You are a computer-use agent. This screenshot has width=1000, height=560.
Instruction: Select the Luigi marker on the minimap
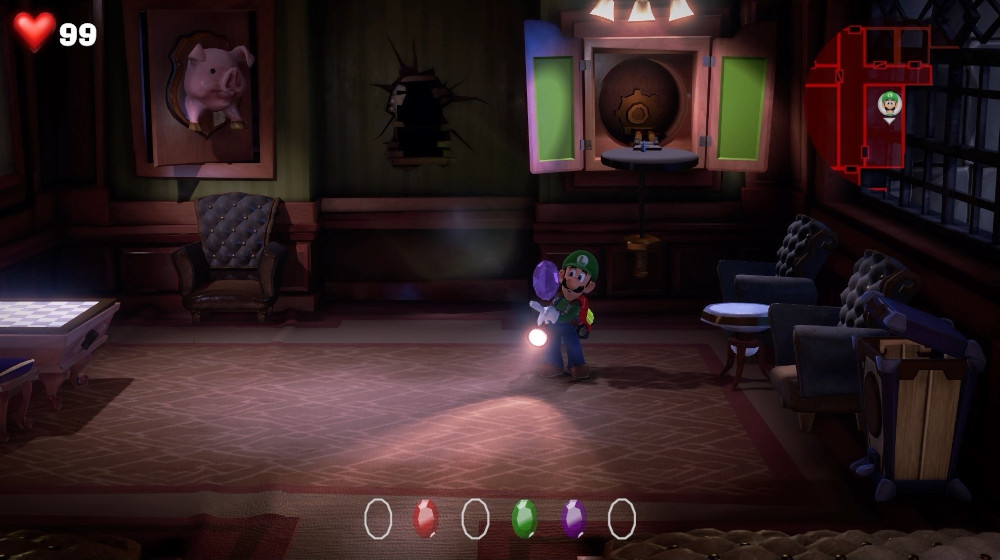tap(889, 104)
